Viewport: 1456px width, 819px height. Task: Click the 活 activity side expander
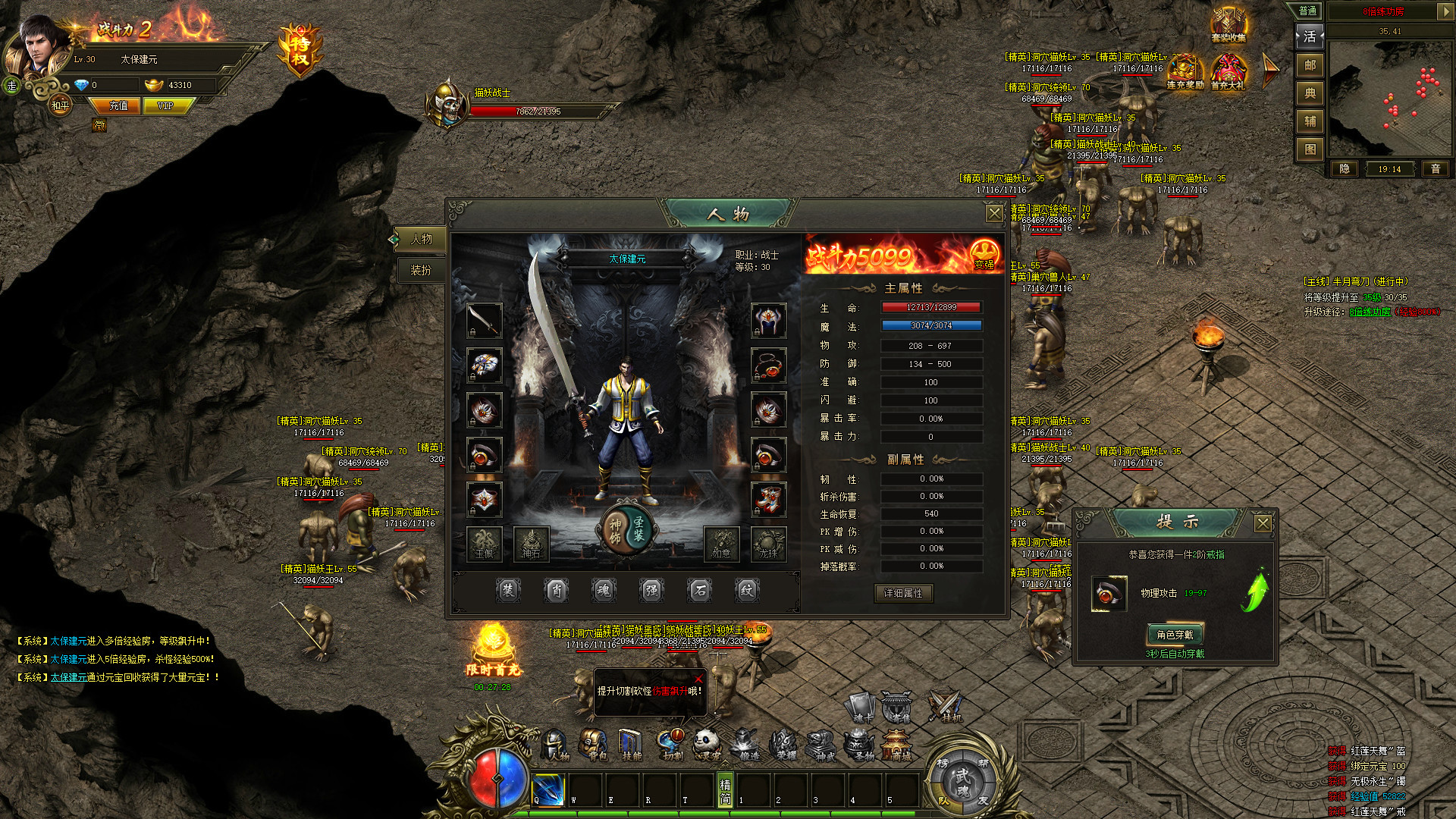point(1310,36)
